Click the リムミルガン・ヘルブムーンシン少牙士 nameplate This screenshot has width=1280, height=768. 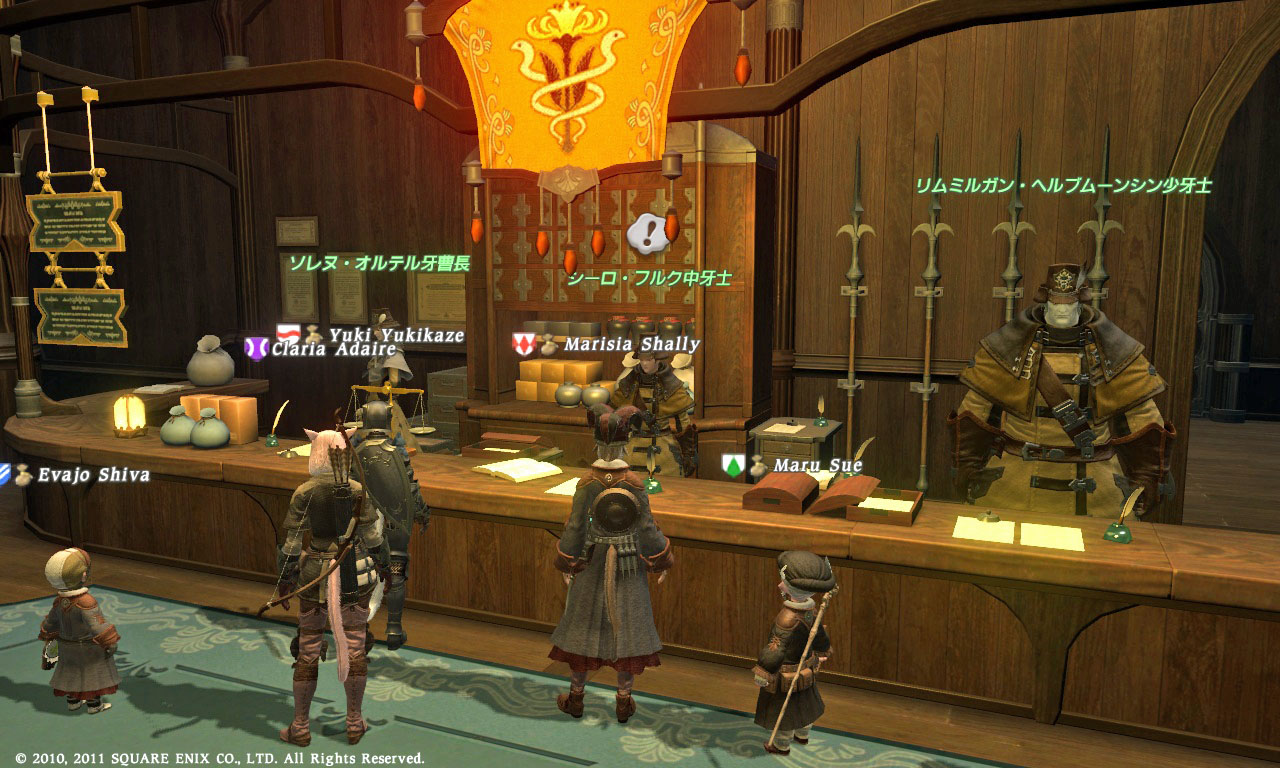[x=1063, y=185]
